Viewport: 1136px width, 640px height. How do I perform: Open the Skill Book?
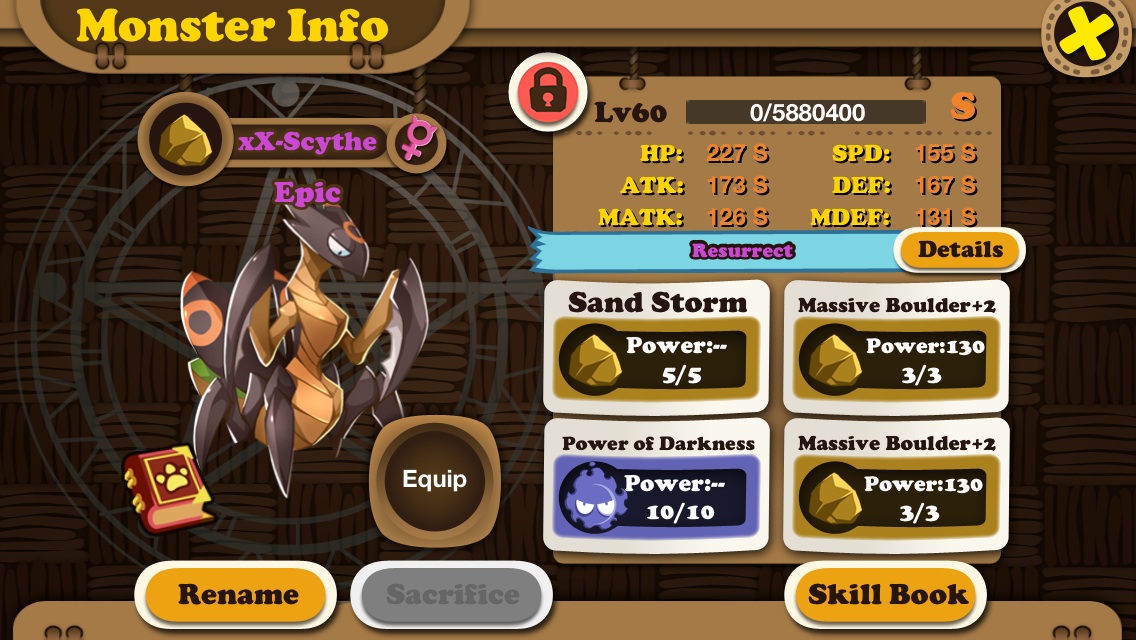point(887,595)
